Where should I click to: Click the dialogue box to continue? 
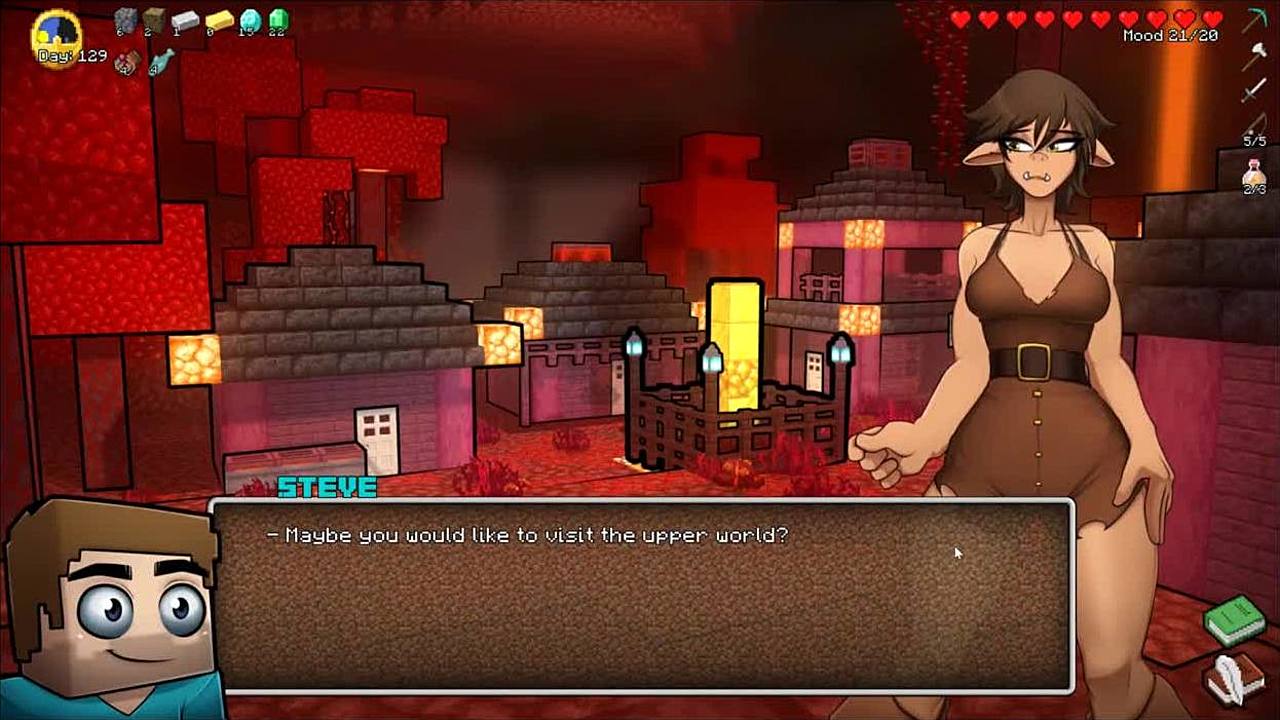[642, 595]
